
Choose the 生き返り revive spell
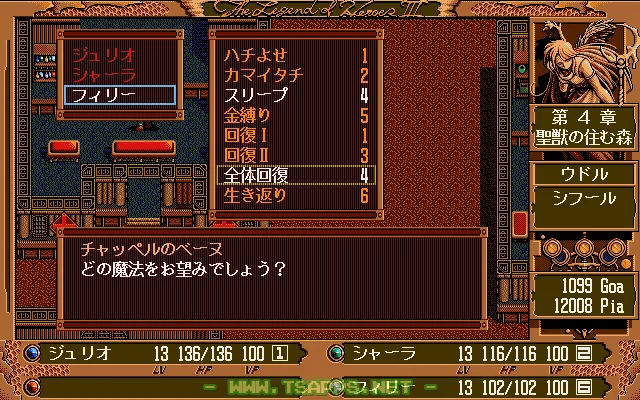pos(295,195)
